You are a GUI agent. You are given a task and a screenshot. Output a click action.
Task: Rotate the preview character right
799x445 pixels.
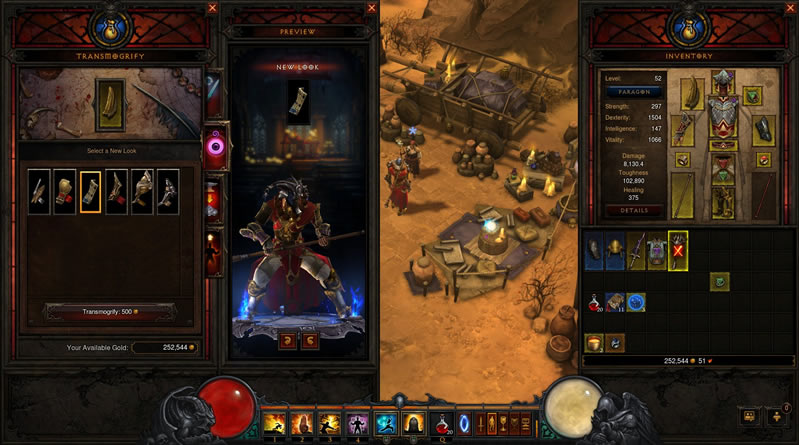click(312, 341)
